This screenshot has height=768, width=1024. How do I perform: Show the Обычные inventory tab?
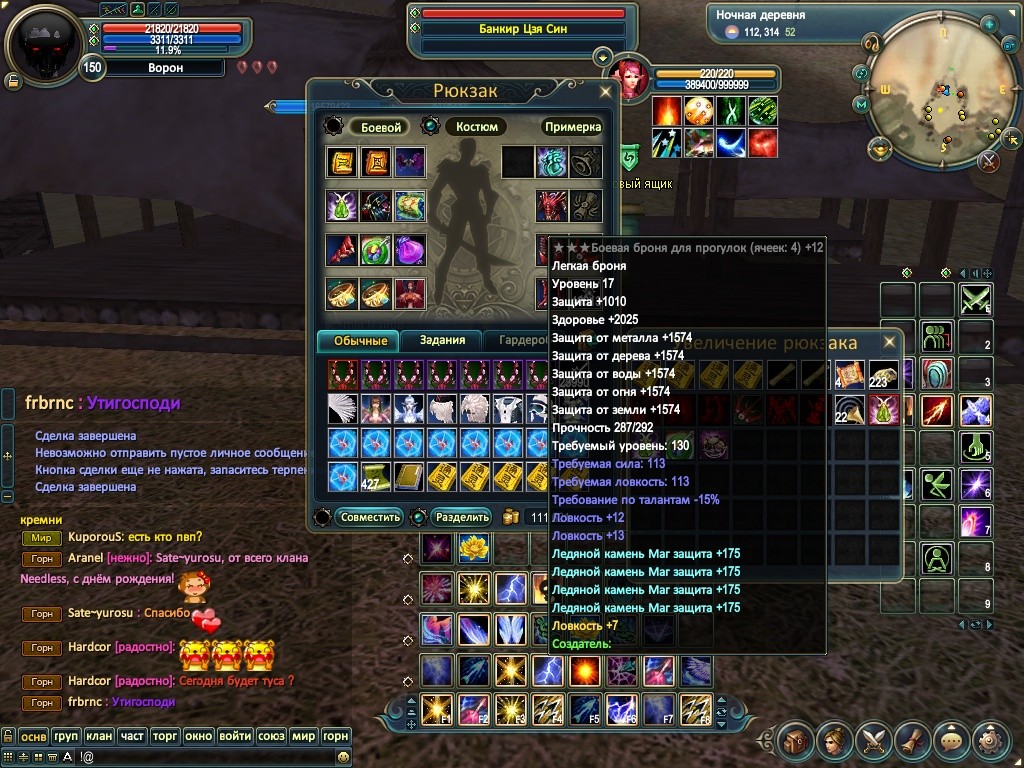point(359,340)
